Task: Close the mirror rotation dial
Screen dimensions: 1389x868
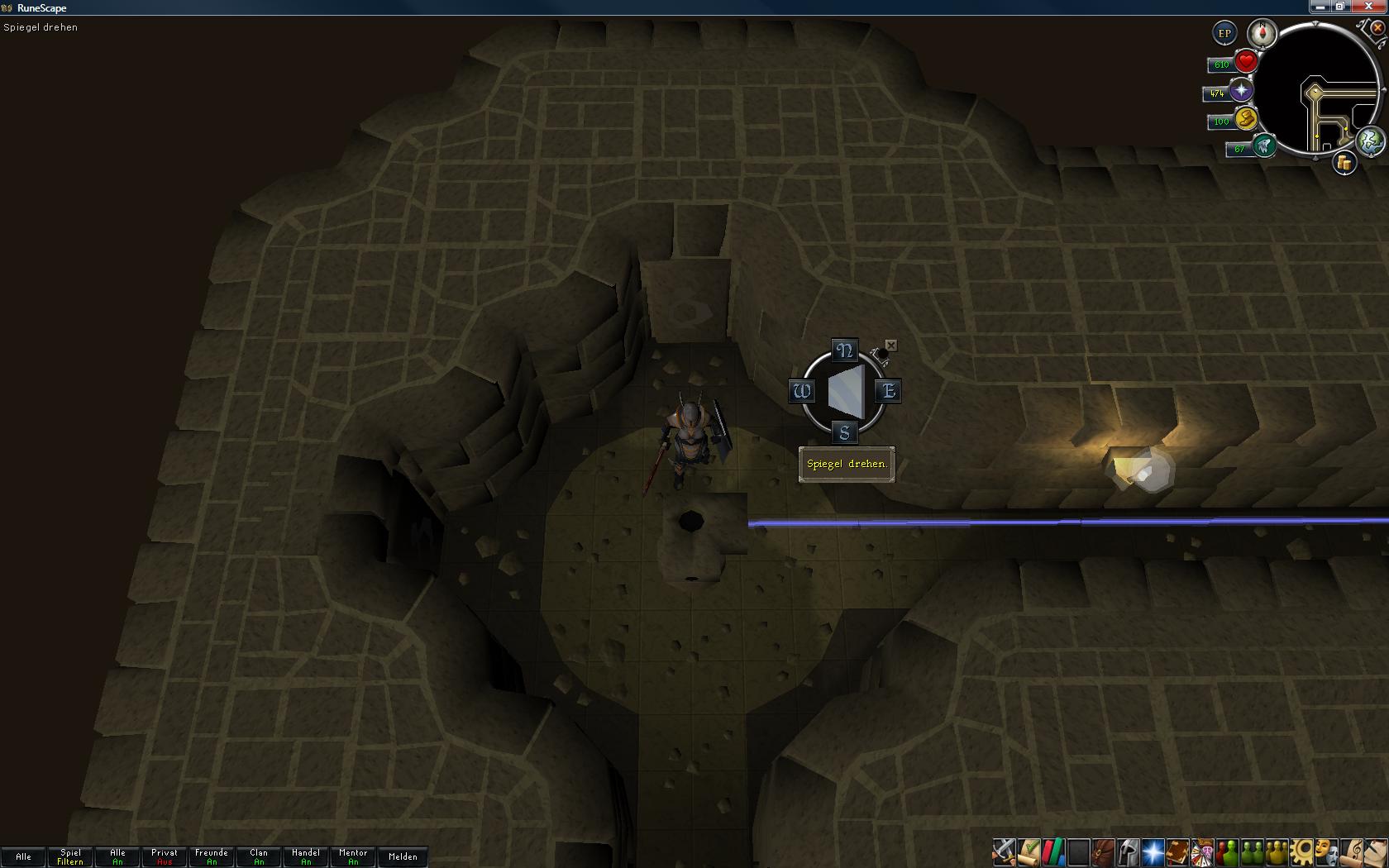Action: coord(890,345)
